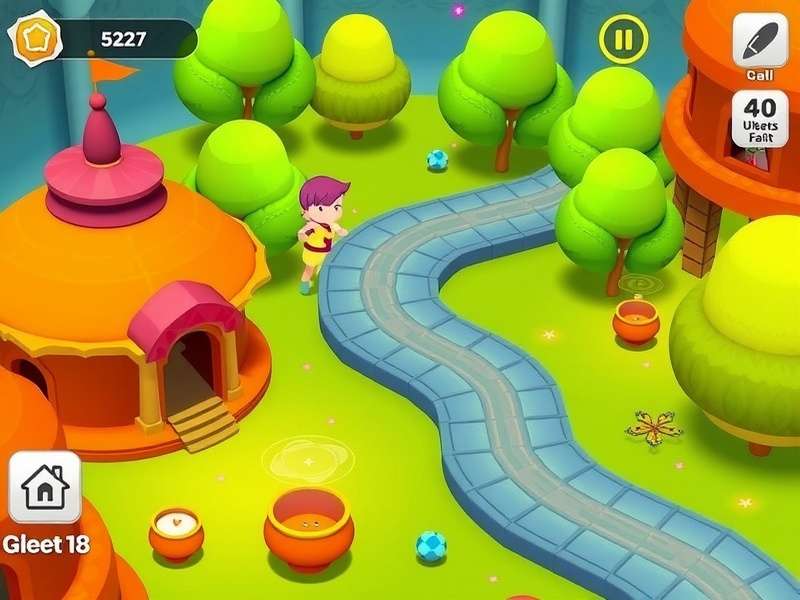
Task: Open the home button above Gleet 18
Action: point(45,487)
